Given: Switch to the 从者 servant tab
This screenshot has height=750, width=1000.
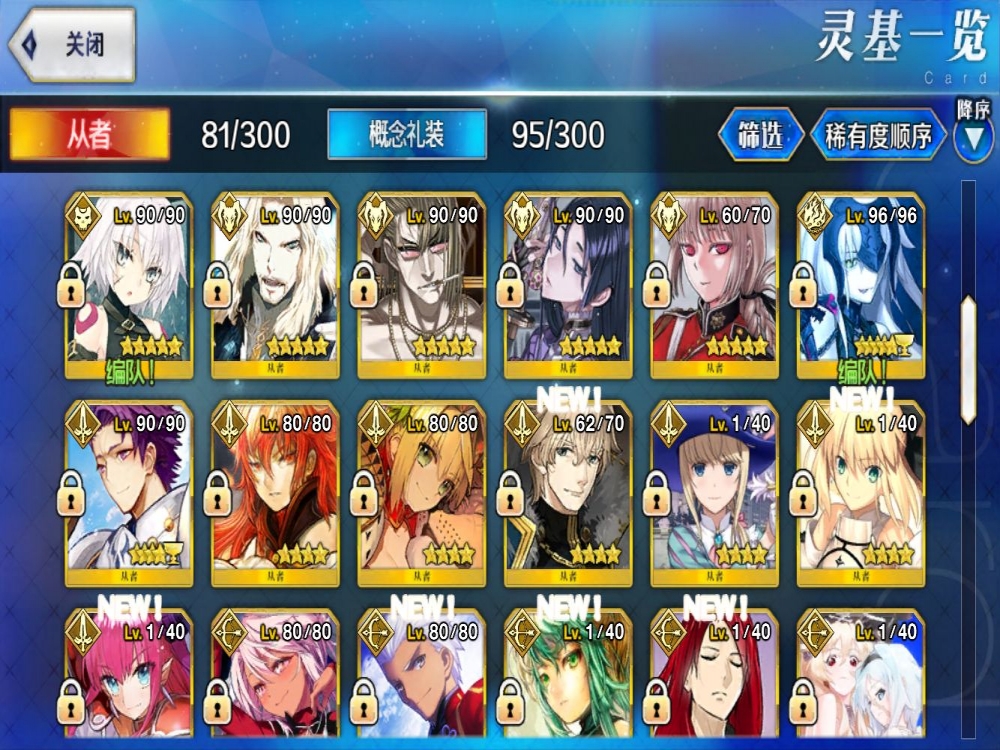Looking at the screenshot, I should (90, 135).
